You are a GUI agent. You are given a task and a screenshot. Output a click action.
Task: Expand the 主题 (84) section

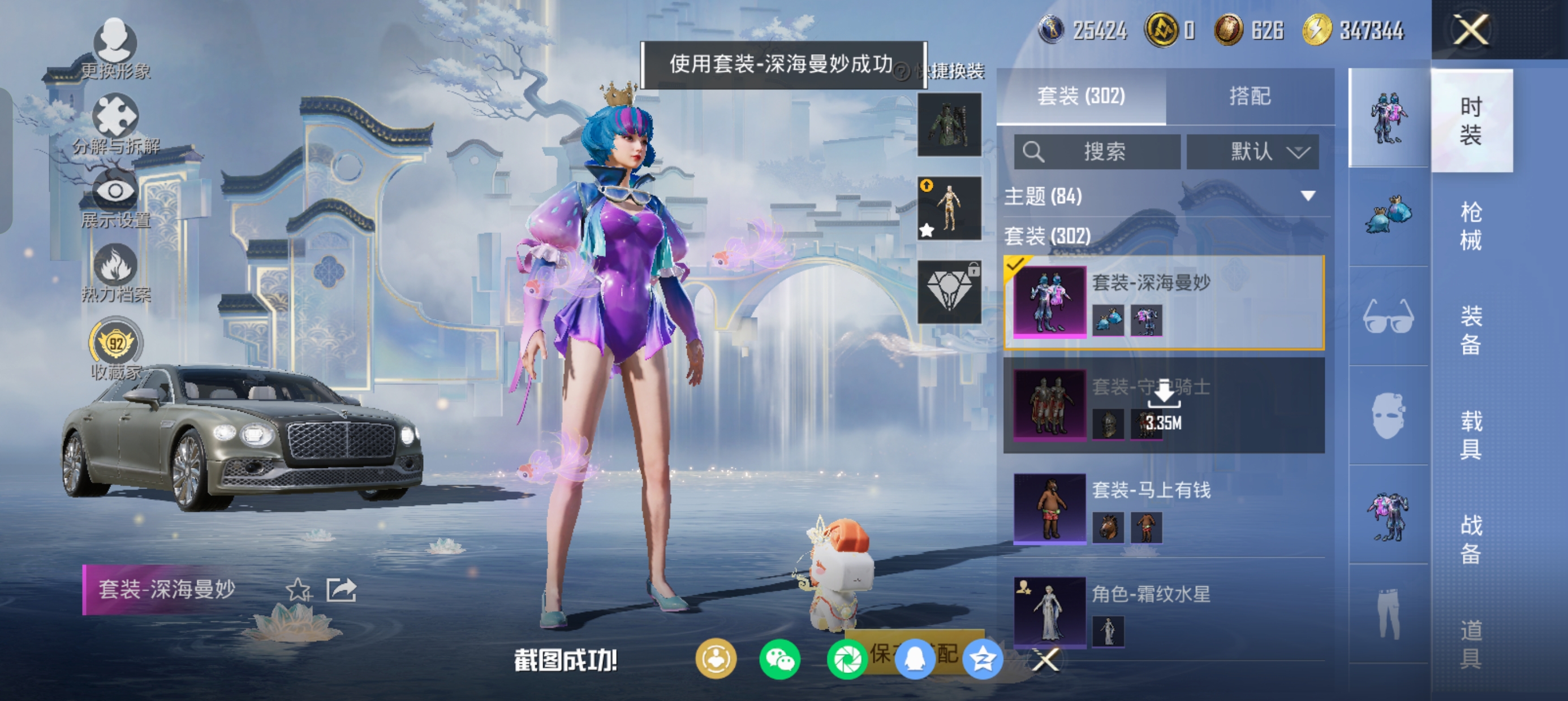pyautogui.click(x=1307, y=196)
